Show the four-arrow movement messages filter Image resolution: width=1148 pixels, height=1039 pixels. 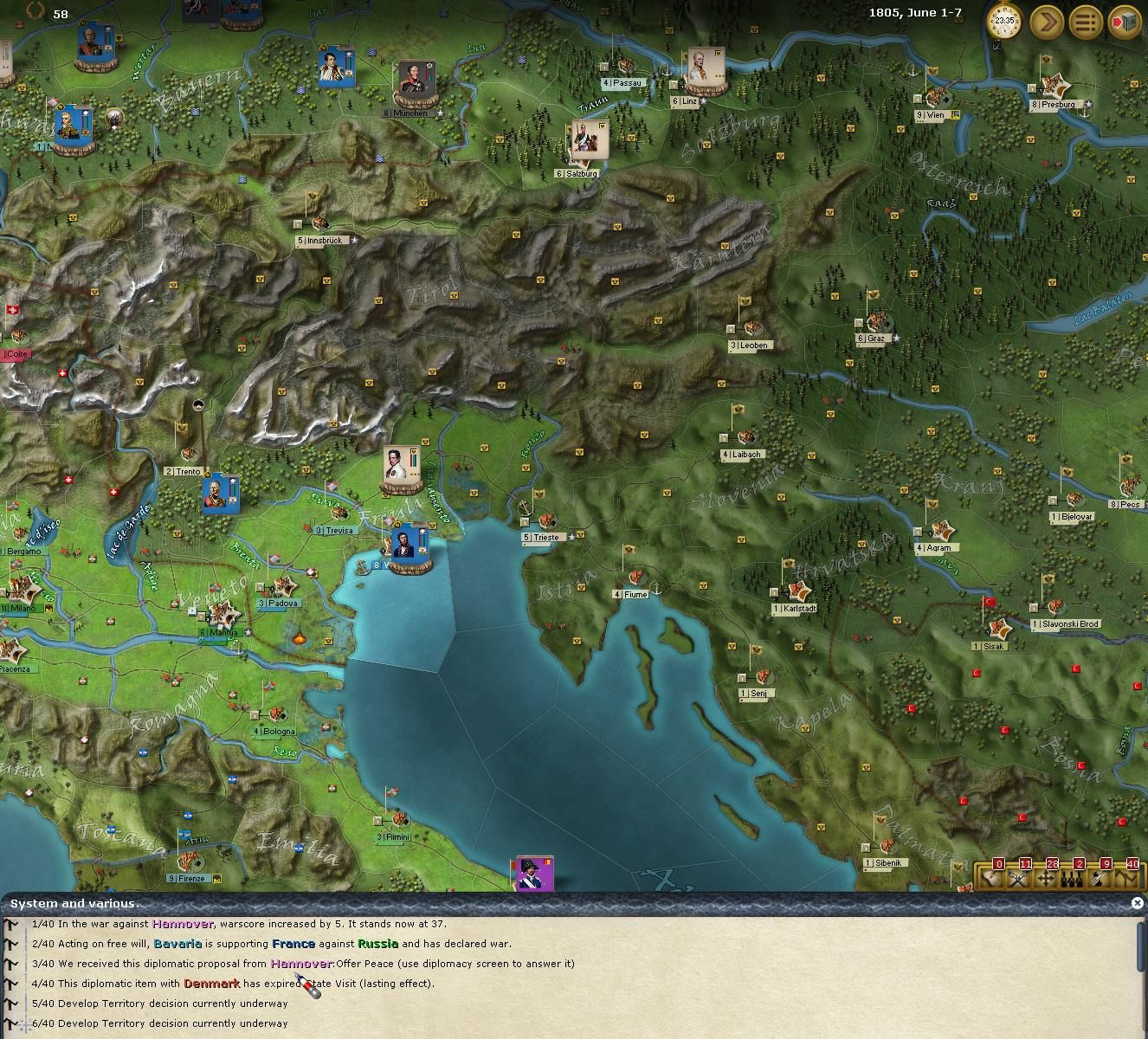click(1045, 878)
